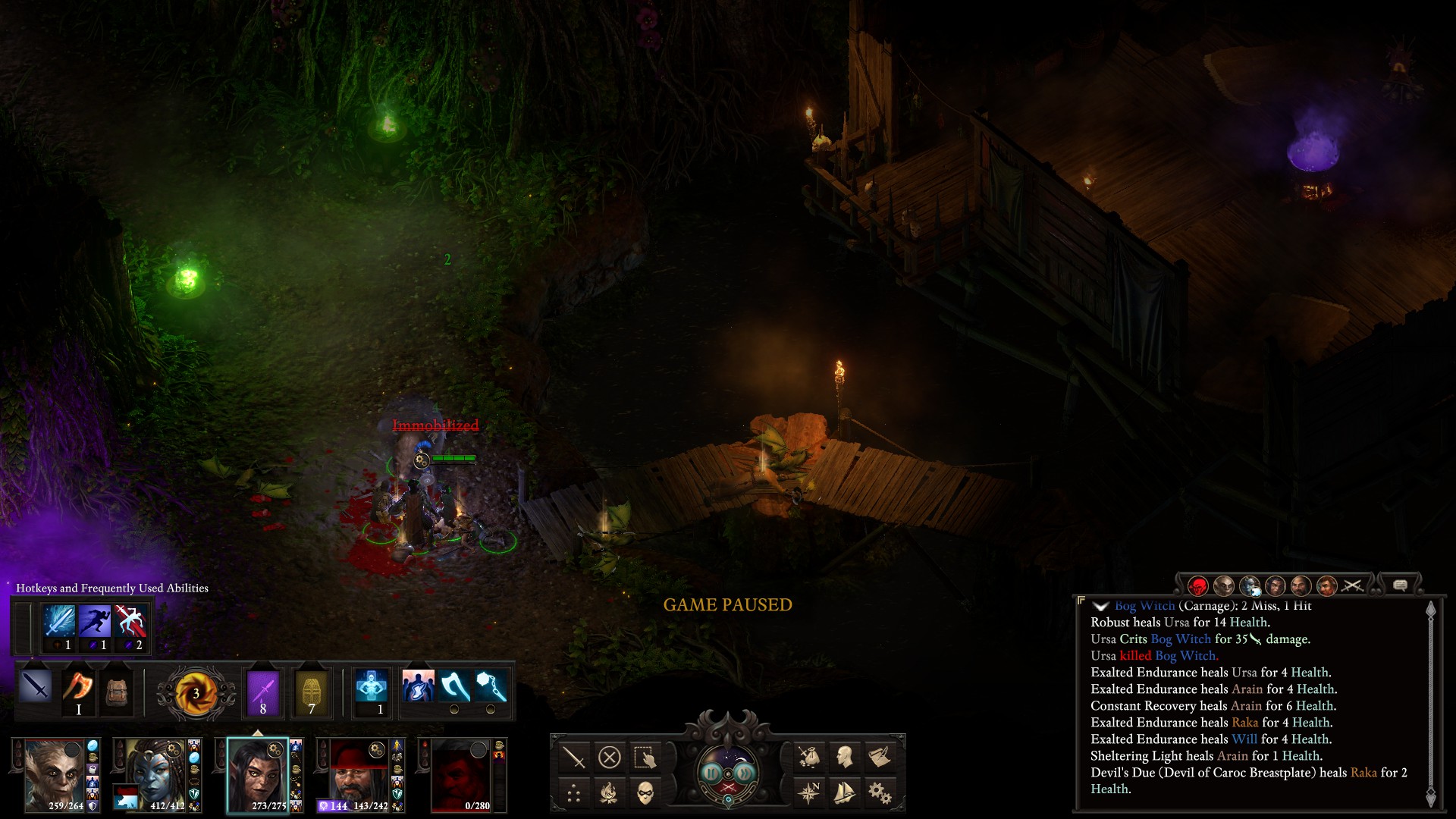Viewport: 1456px width, 819px height.
Task: Open the party inventory loot bag button
Action: coord(809,757)
